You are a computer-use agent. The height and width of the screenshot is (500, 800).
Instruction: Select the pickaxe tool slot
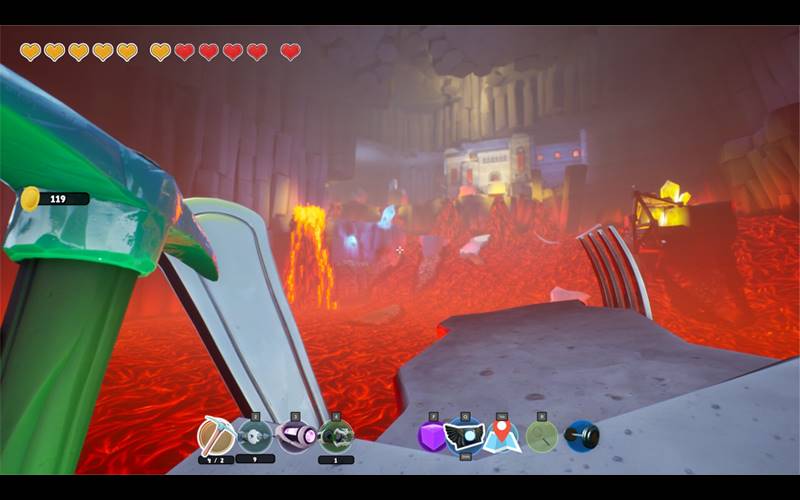(x=215, y=436)
